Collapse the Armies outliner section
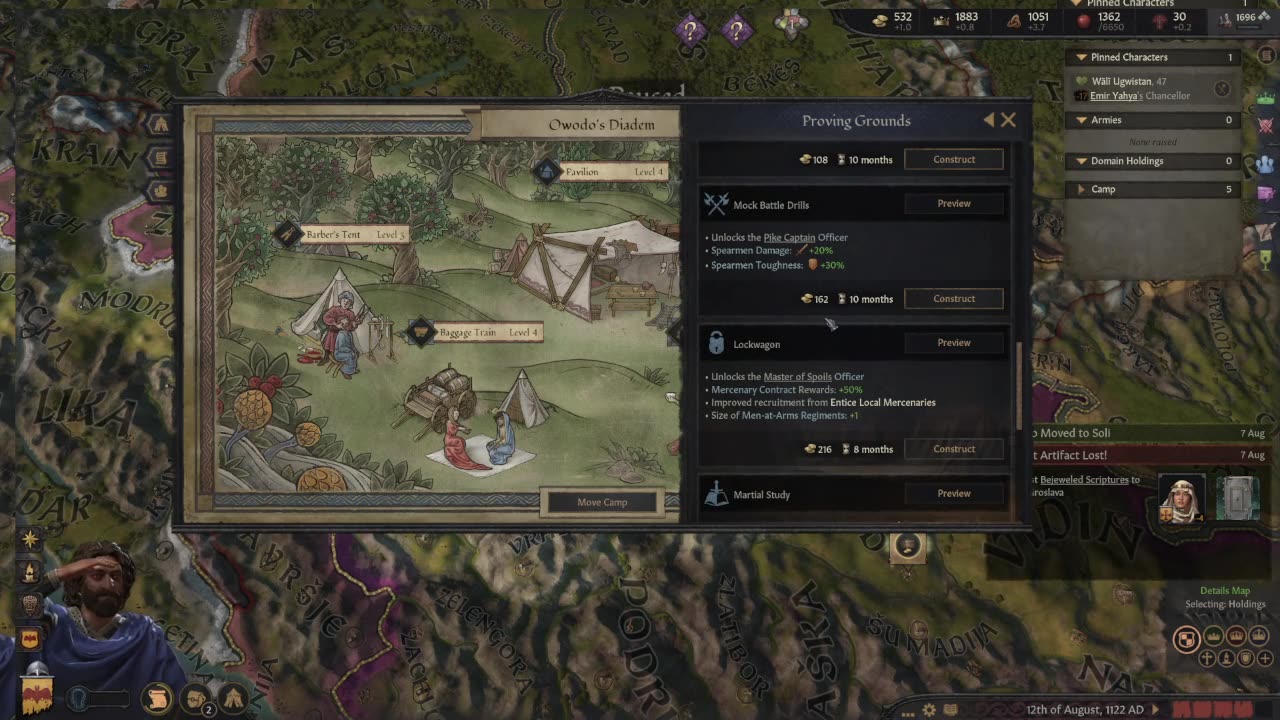Image resolution: width=1280 pixels, height=720 pixels. point(1081,120)
